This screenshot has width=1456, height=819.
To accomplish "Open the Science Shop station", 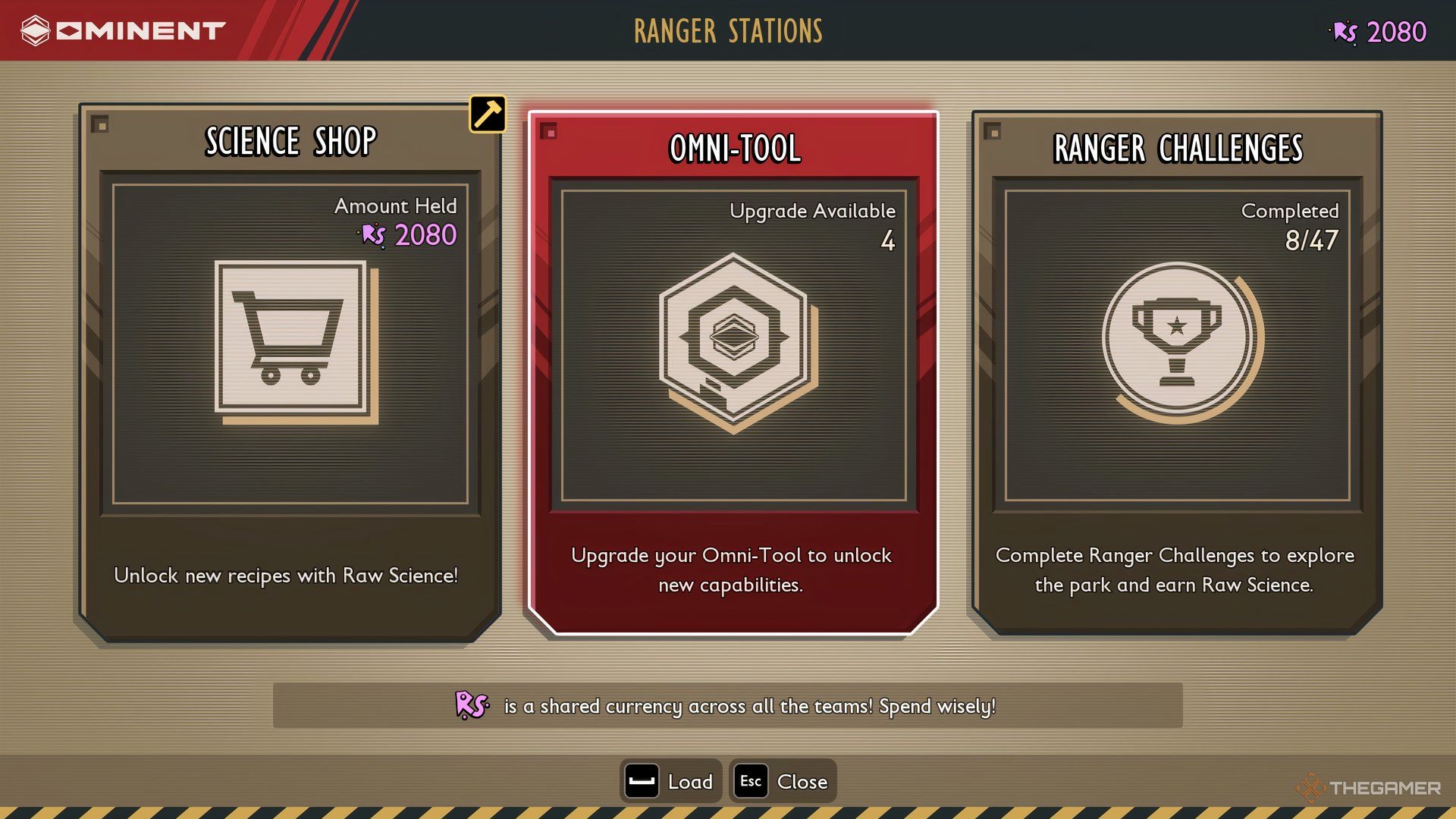I will click(290, 372).
